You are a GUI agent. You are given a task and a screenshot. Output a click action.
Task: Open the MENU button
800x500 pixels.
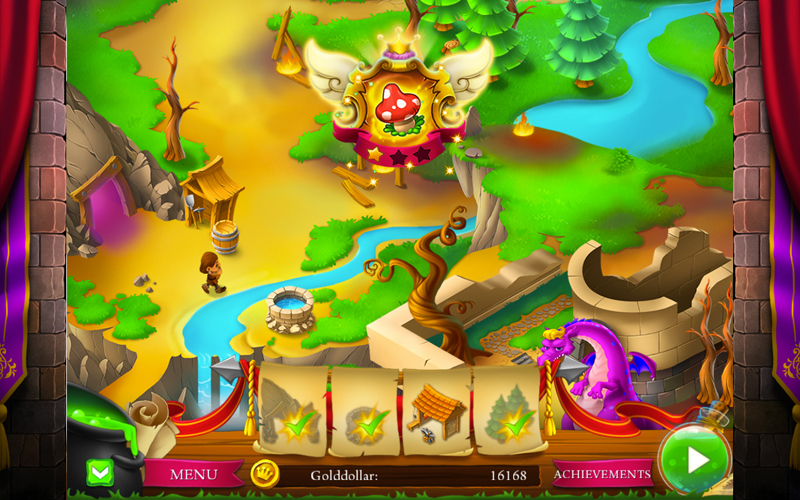[193, 473]
